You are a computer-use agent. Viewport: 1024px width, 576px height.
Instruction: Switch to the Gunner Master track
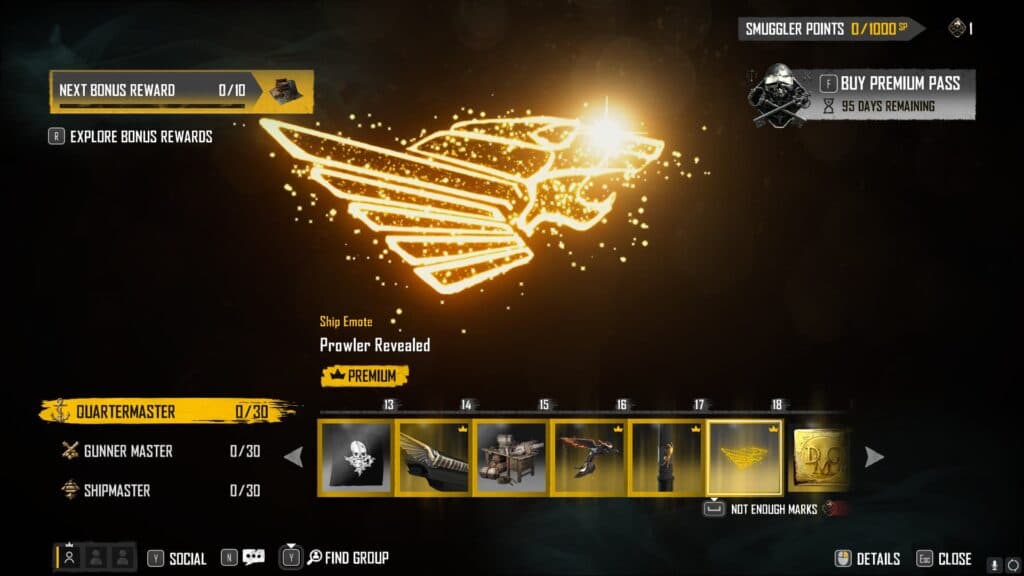[x=127, y=451]
